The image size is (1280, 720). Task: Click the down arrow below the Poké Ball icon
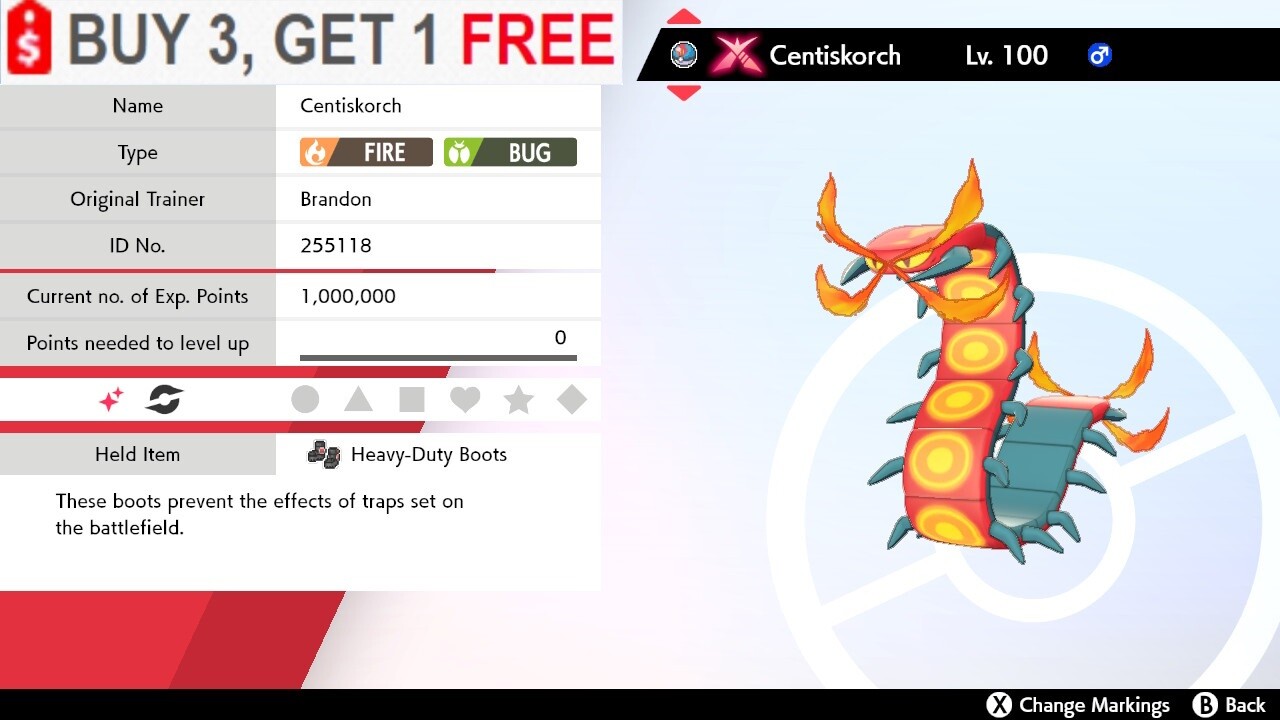684,92
